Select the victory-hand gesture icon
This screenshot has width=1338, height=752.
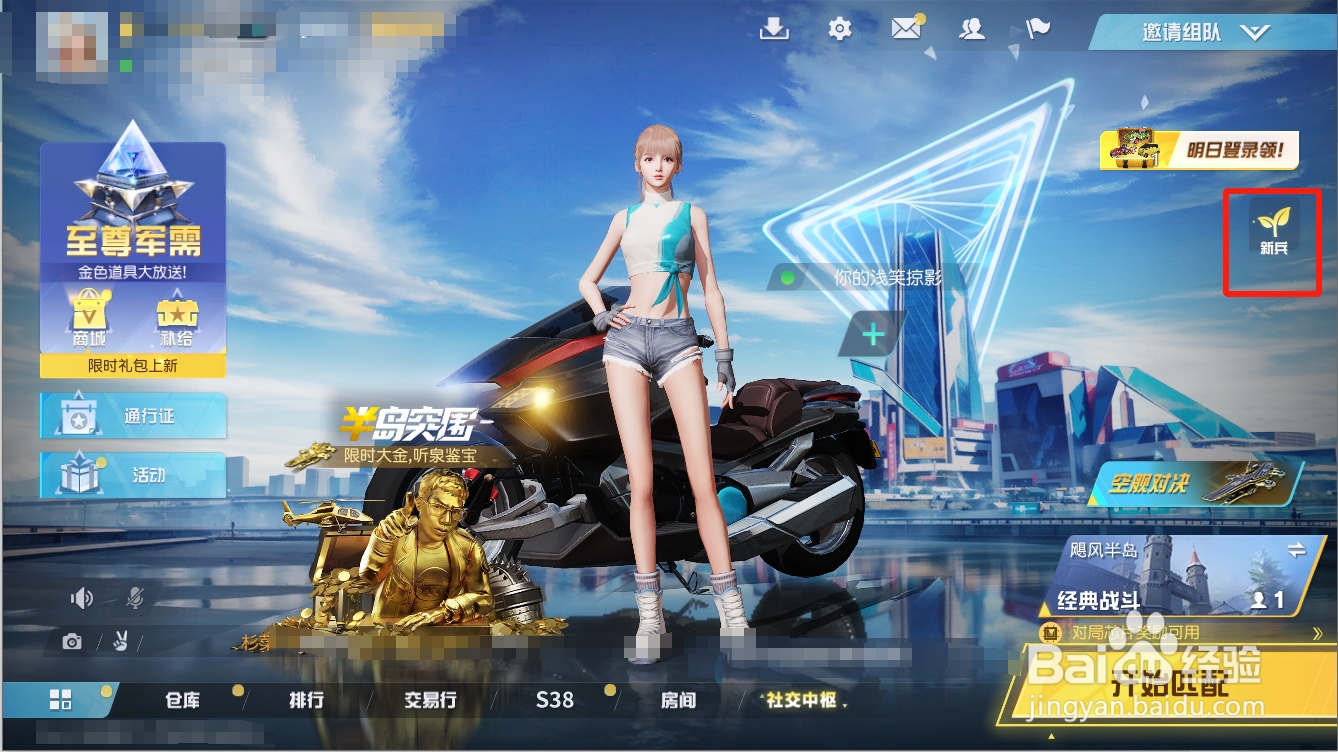coord(120,642)
